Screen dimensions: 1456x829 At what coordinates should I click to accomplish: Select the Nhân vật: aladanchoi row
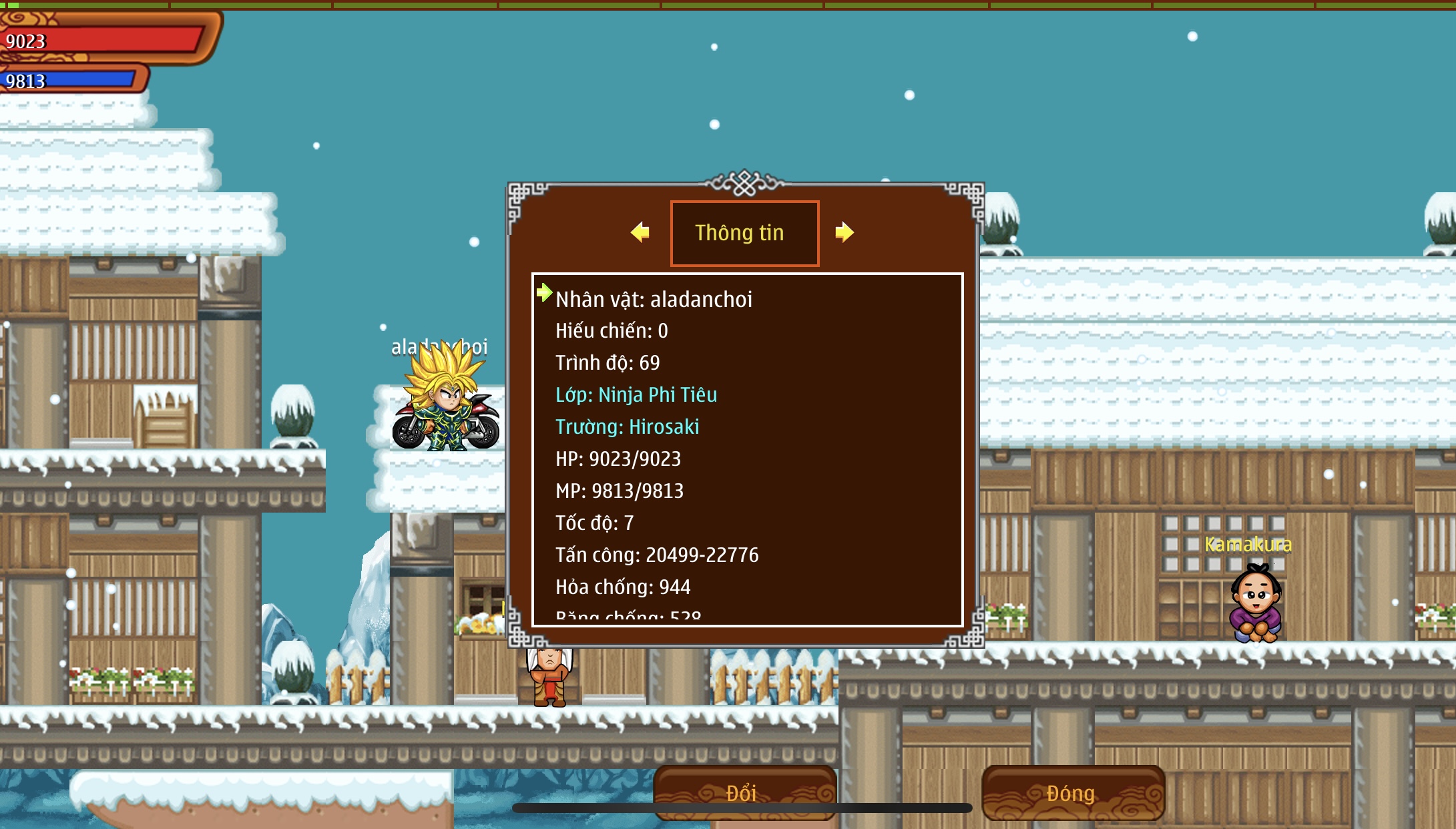pyautogui.click(x=654, y=300)
